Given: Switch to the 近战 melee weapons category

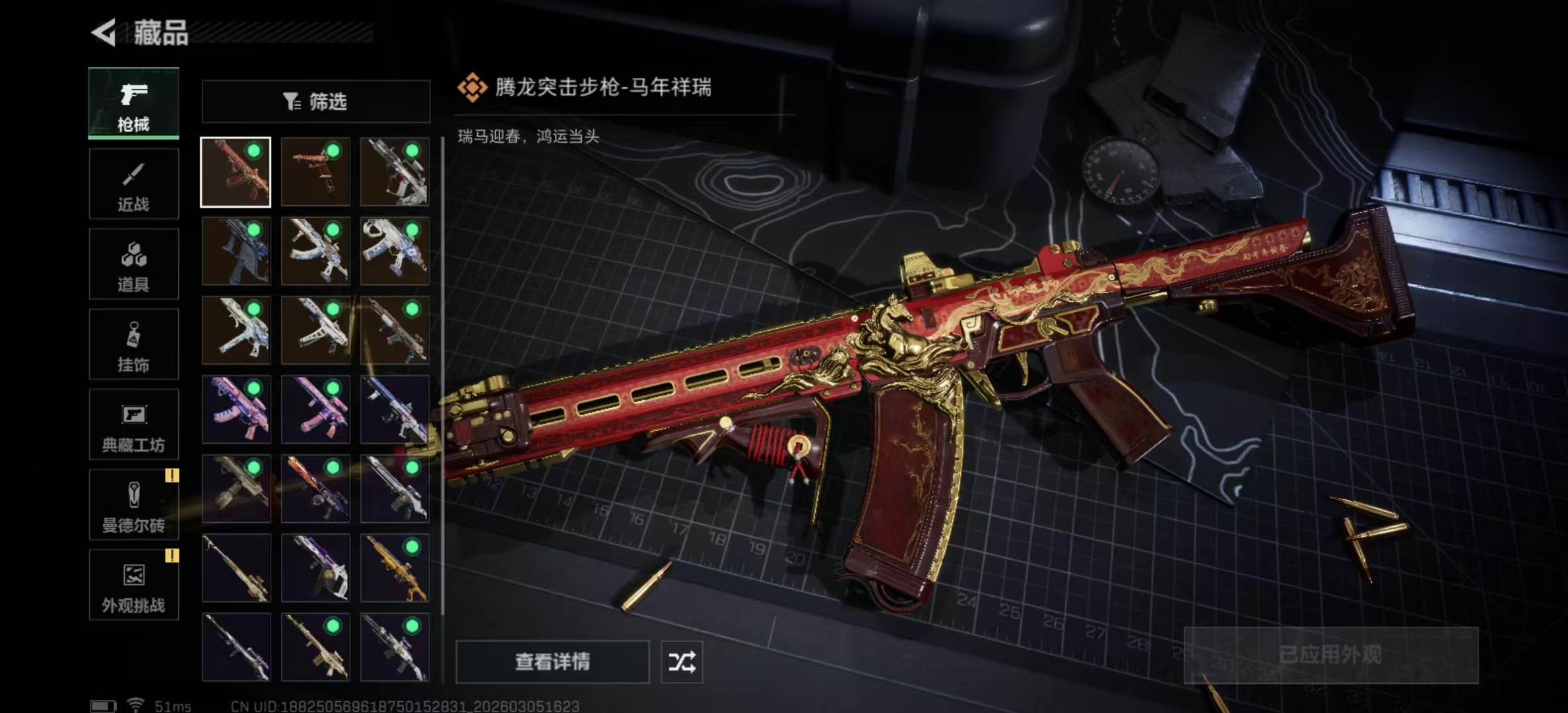Looking at the screenshot, I should [133, 183].
